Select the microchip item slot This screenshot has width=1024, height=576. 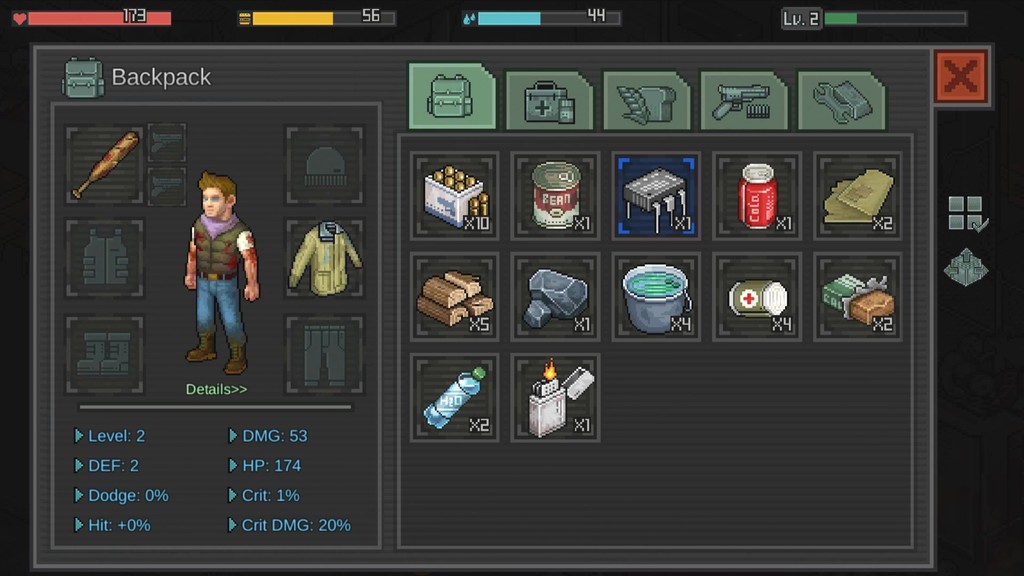656,195
